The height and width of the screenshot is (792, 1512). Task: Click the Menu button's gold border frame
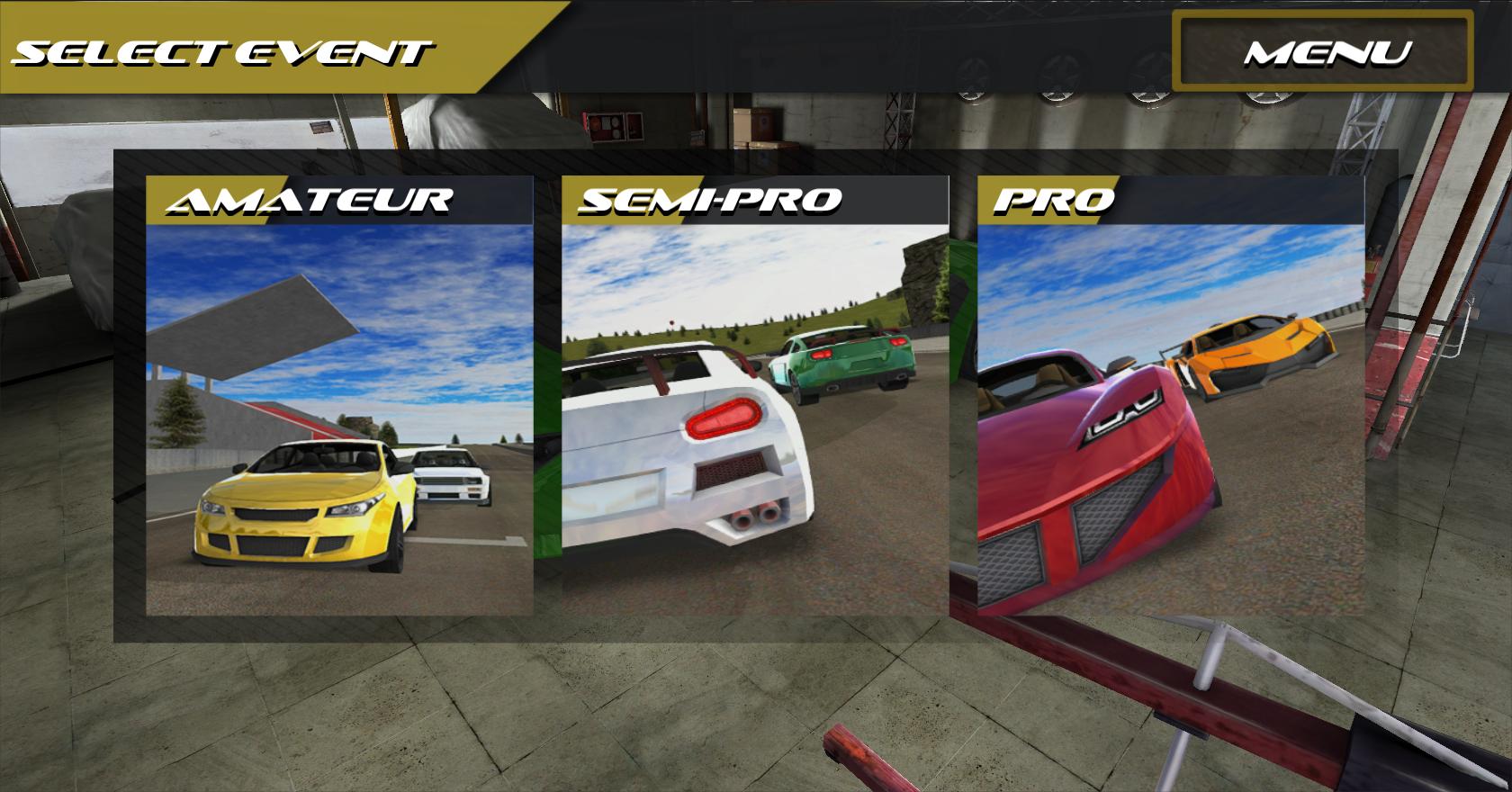(x=1323, y=15)
